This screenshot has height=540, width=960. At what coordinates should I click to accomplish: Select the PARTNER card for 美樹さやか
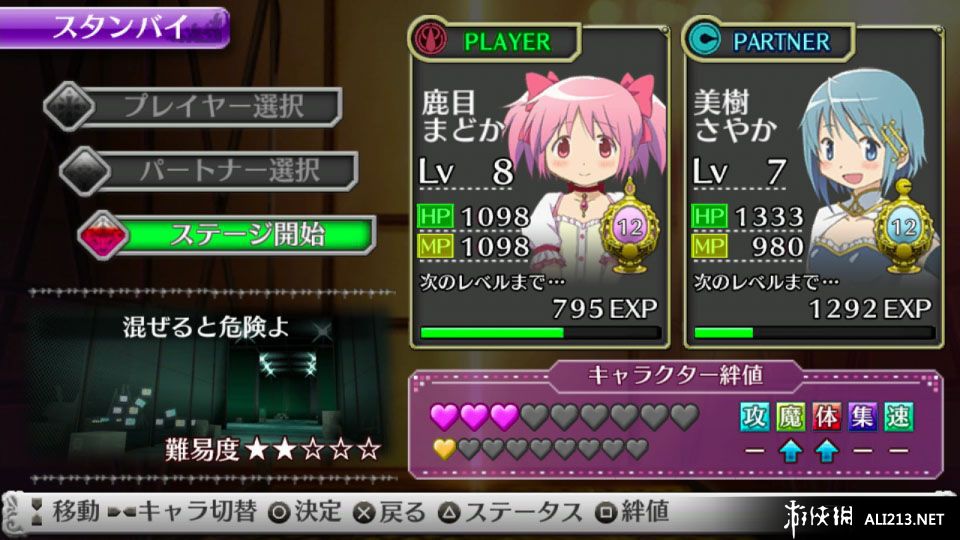814,185
